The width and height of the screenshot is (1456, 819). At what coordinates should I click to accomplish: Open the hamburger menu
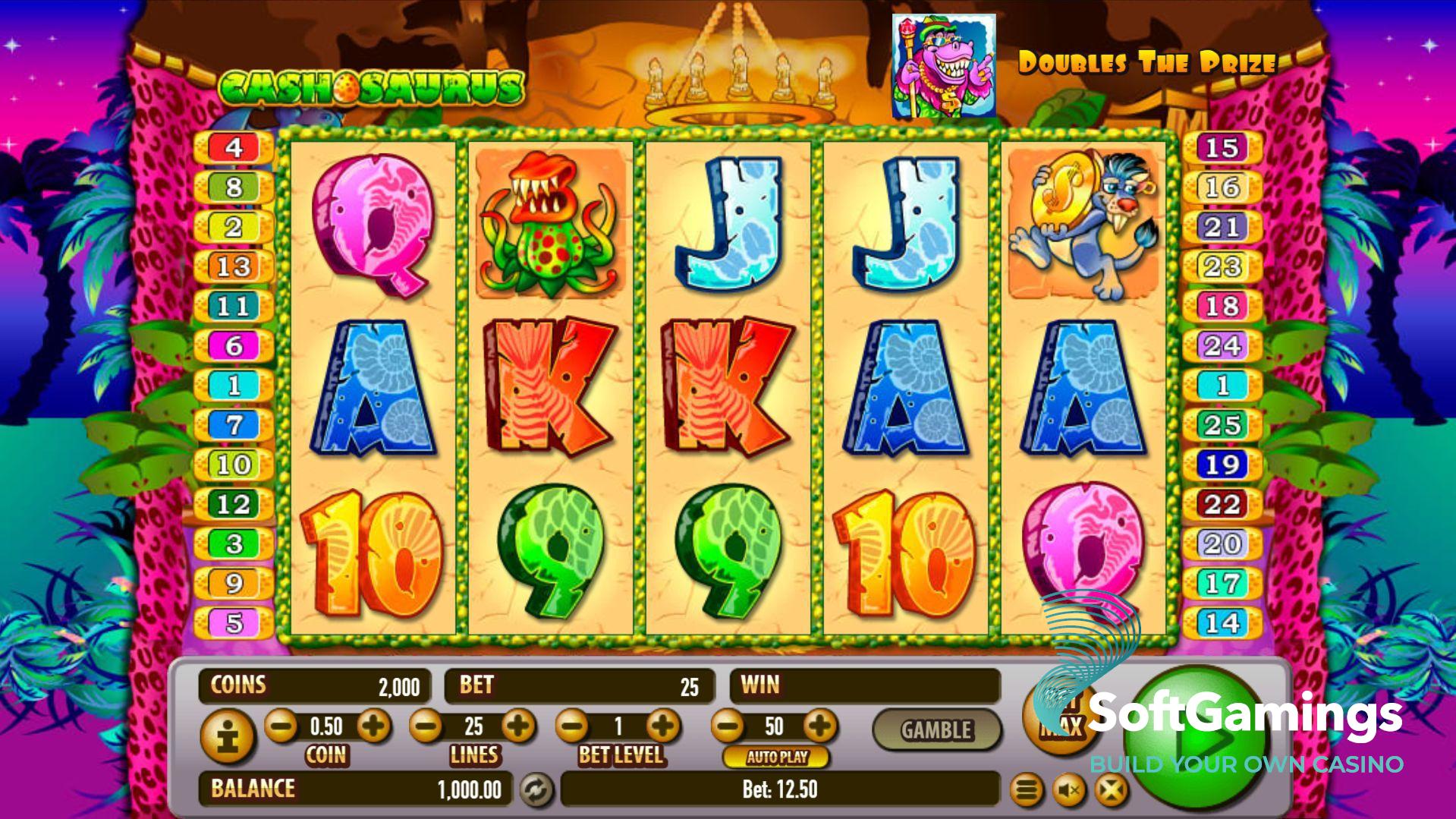click(1025, 792)
